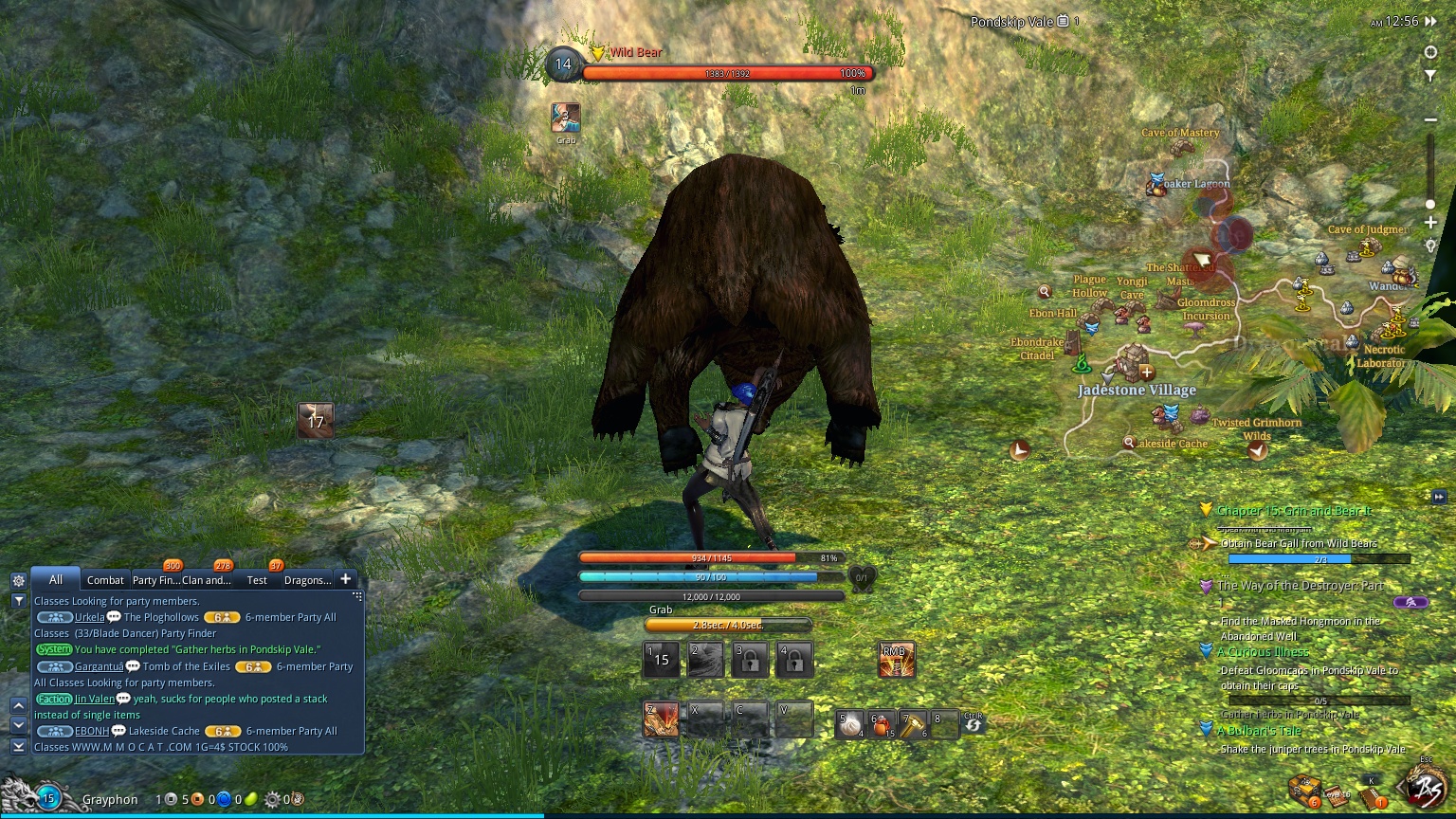Use the Z slot attack skill icon

point(661,719)
